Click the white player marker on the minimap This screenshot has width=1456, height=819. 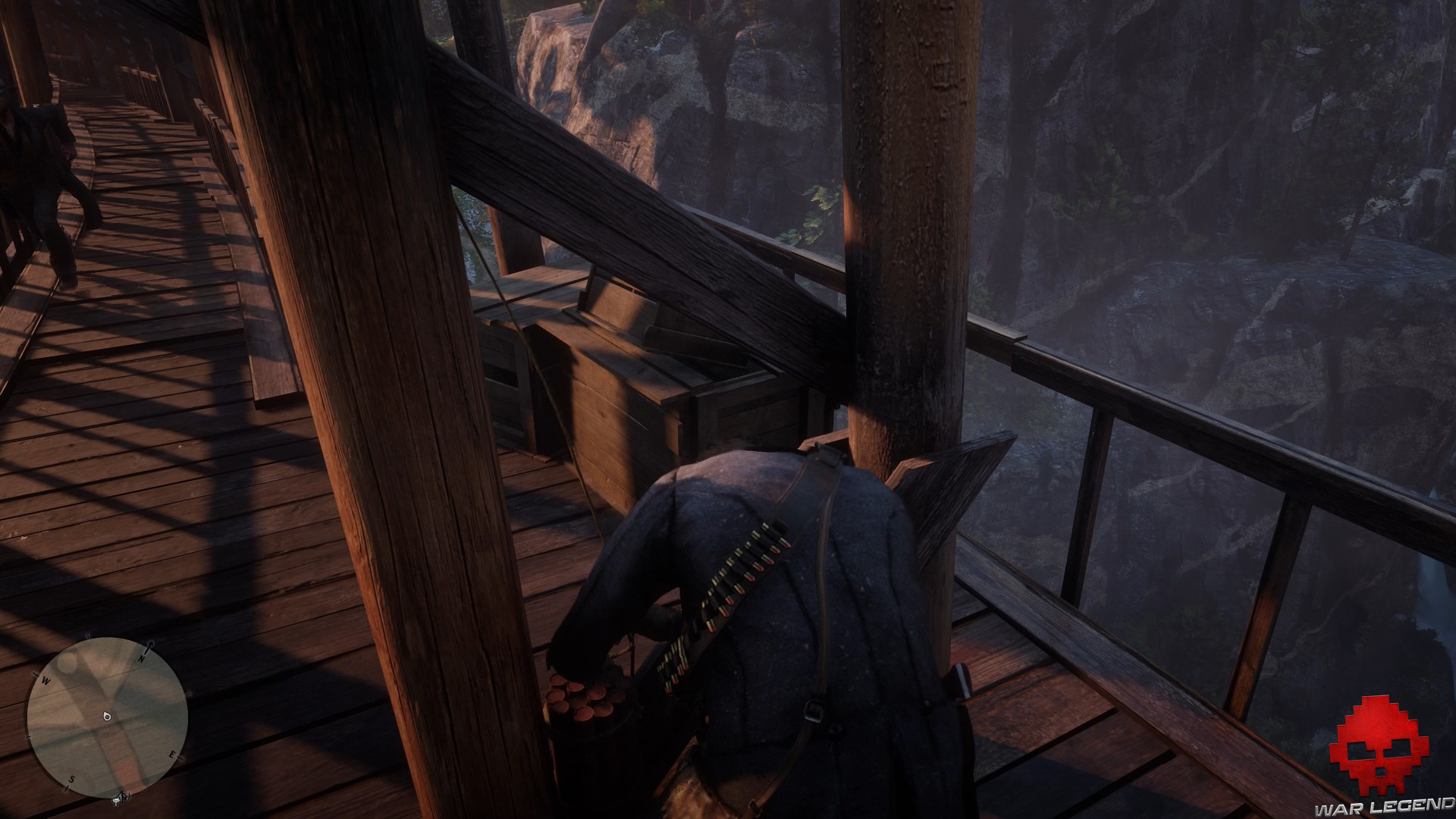106,717
